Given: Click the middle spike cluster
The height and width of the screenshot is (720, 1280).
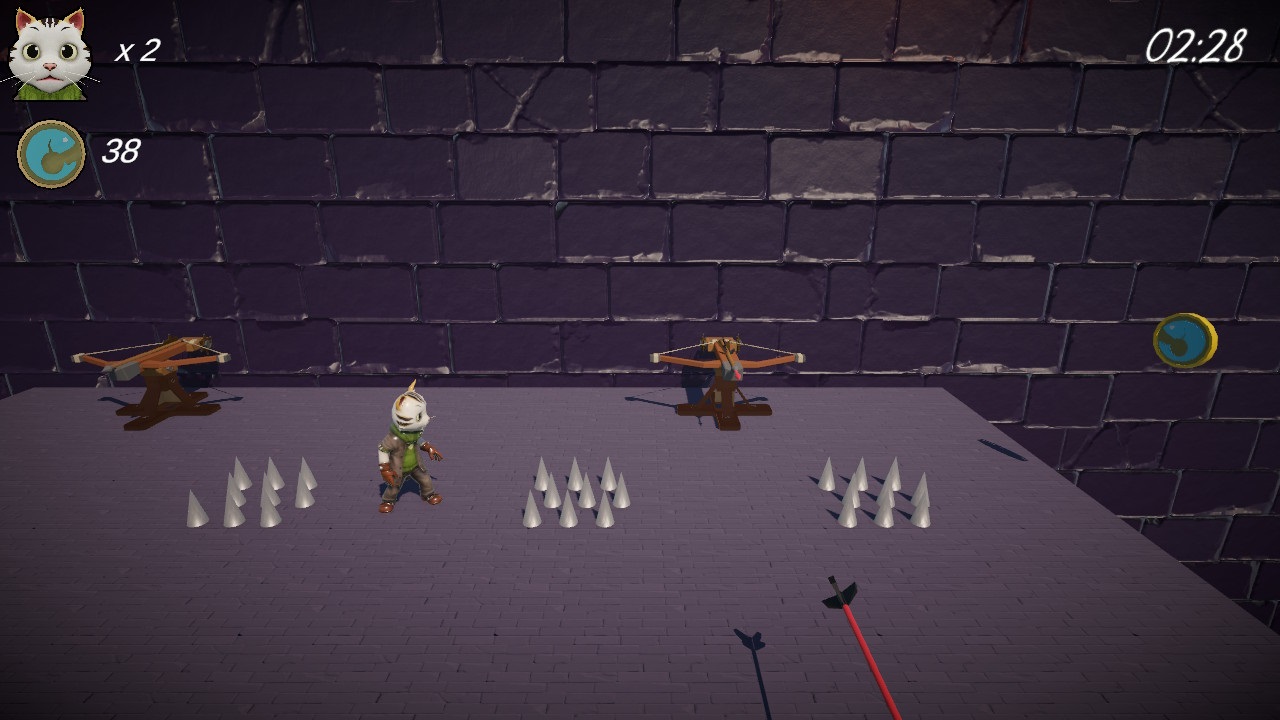Looking at the screenshot, I should 577,492.
